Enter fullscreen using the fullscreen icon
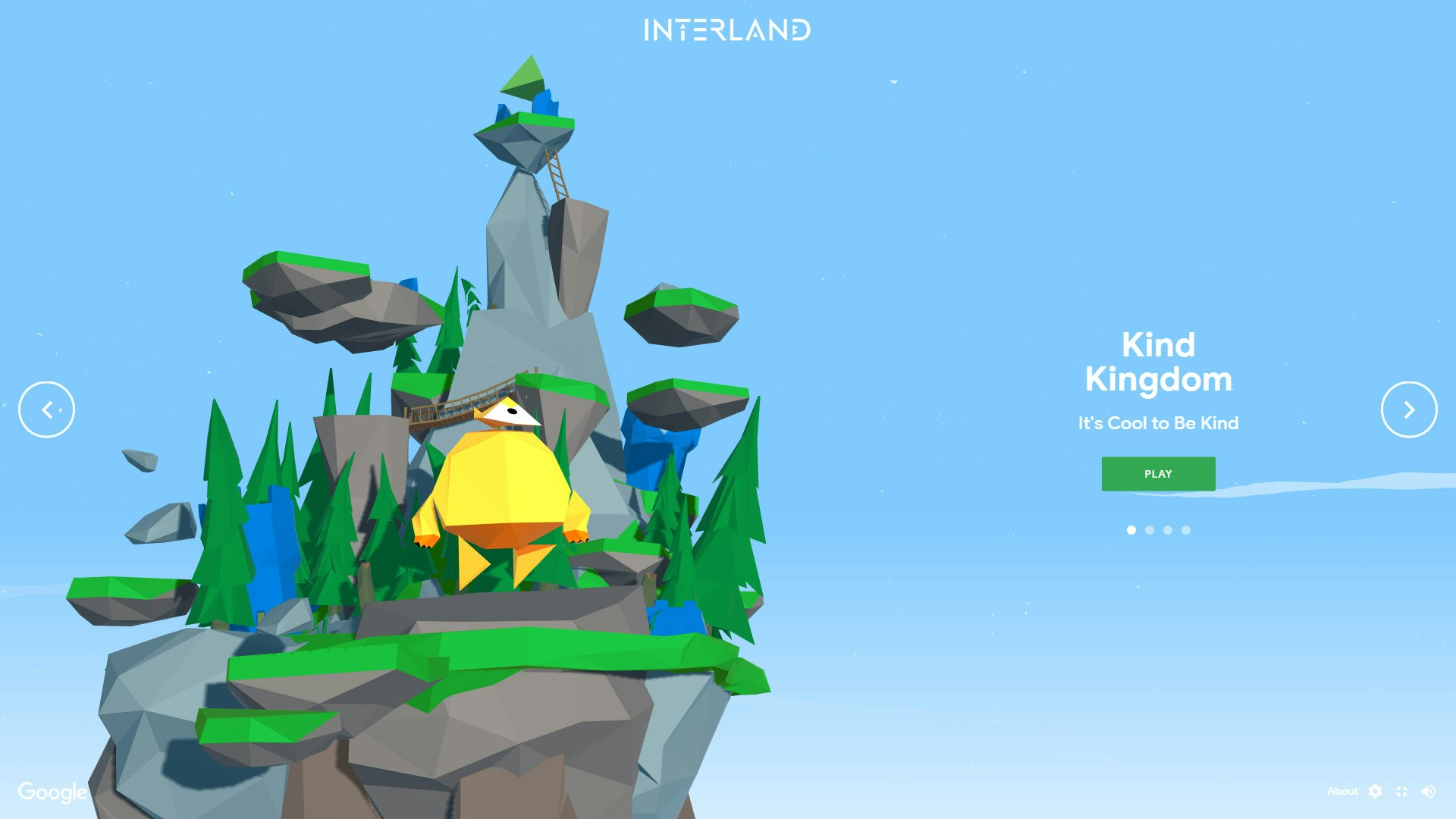Screen dimensions: 1456x819 [1402, 791]
